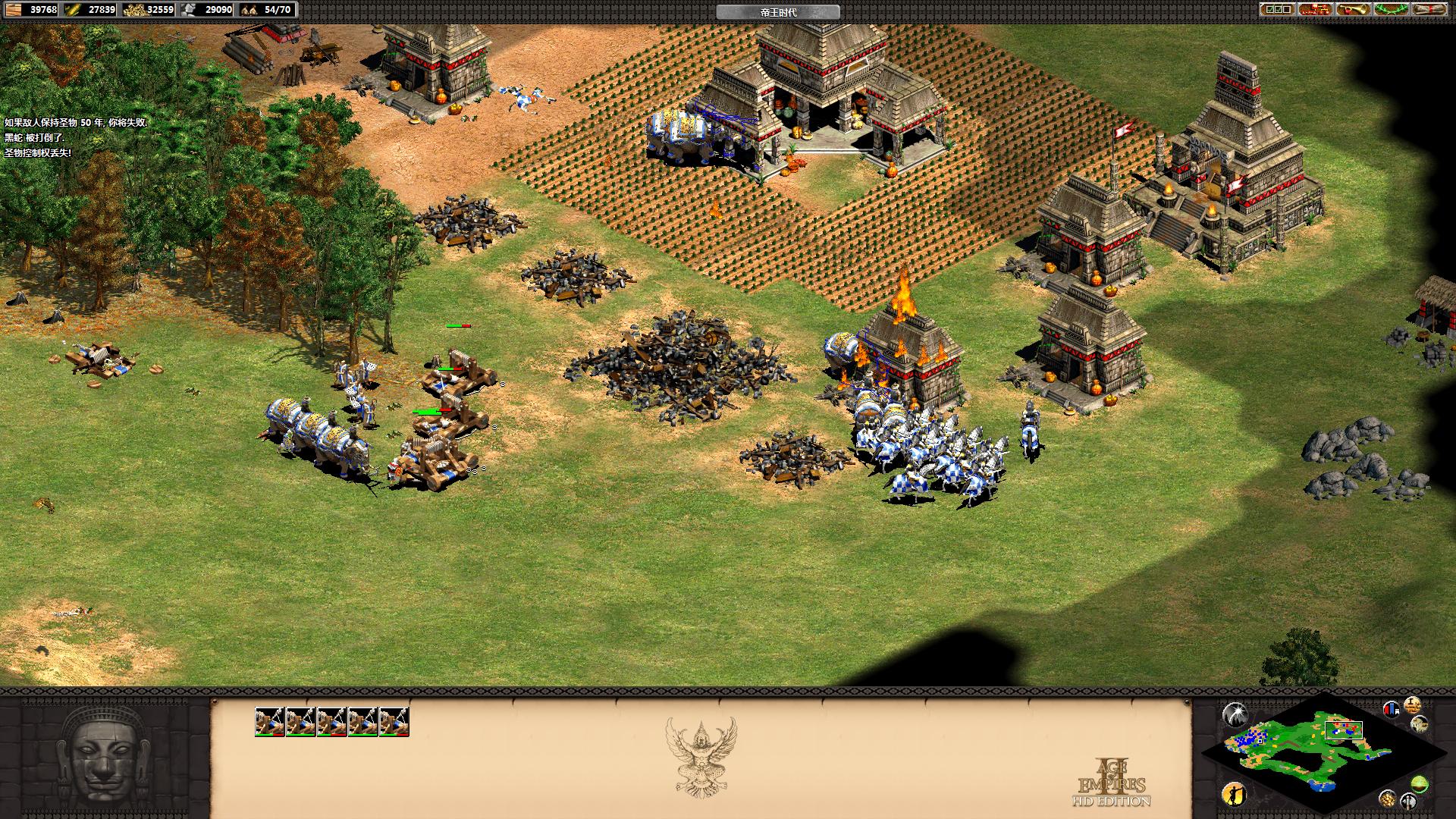
Task: Click the orange "I" button above the minimap
Action: click(1412, 704)
